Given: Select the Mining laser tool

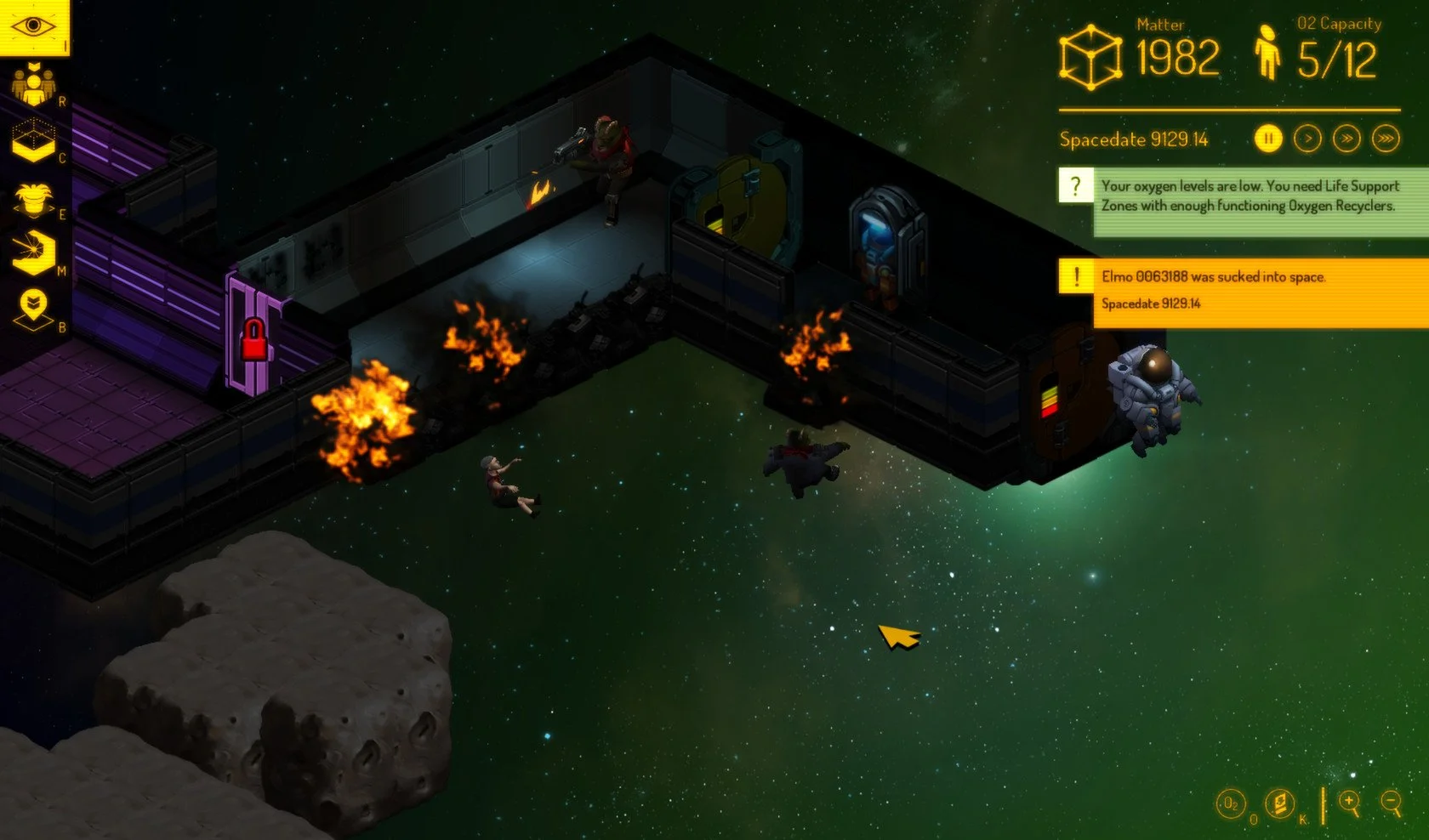Looking at the screenshot, I should [x=34, y=249].
